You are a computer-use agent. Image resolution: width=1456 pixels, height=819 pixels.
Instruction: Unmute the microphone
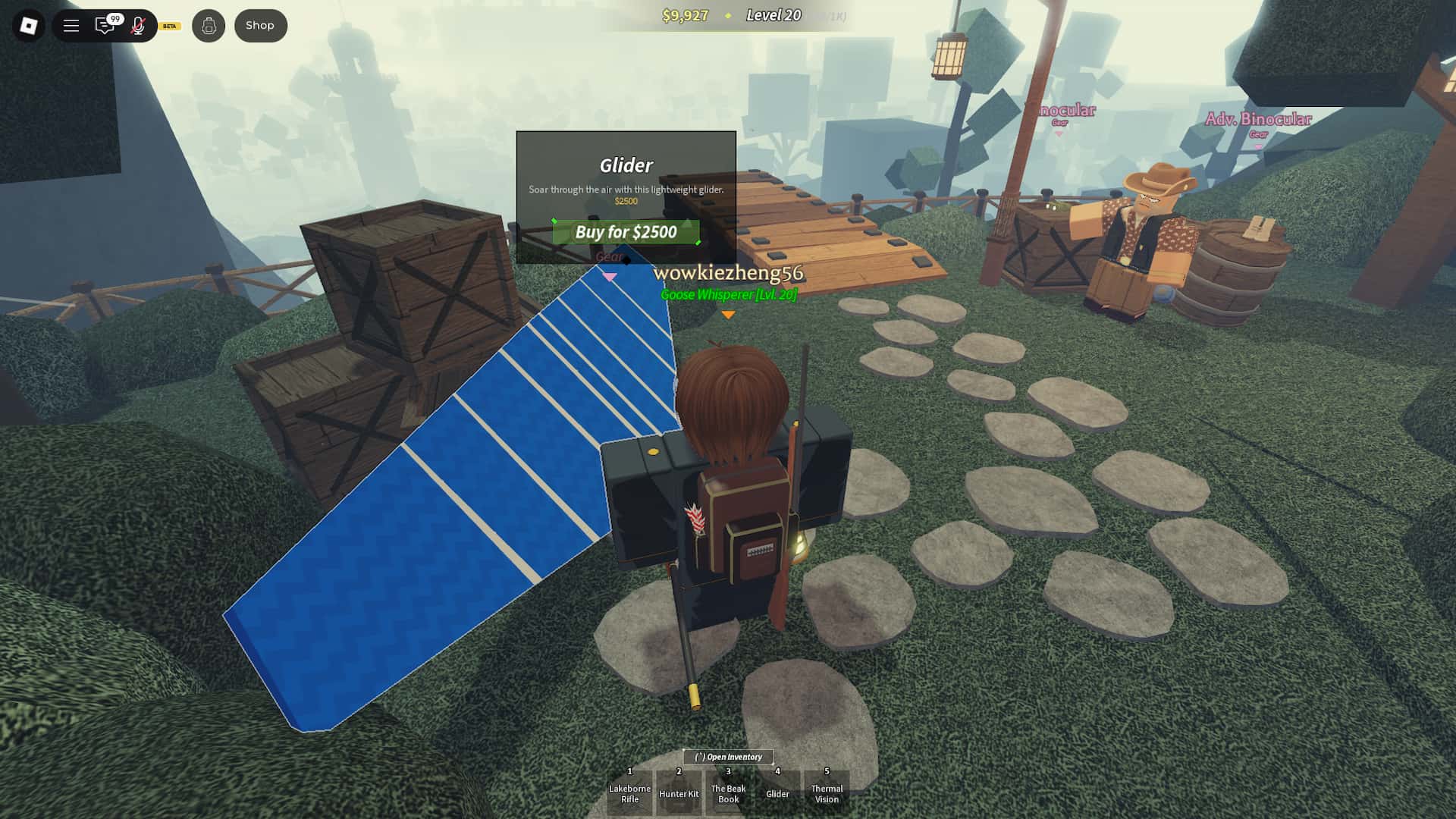pyautogui.click(x=136, y=24)
